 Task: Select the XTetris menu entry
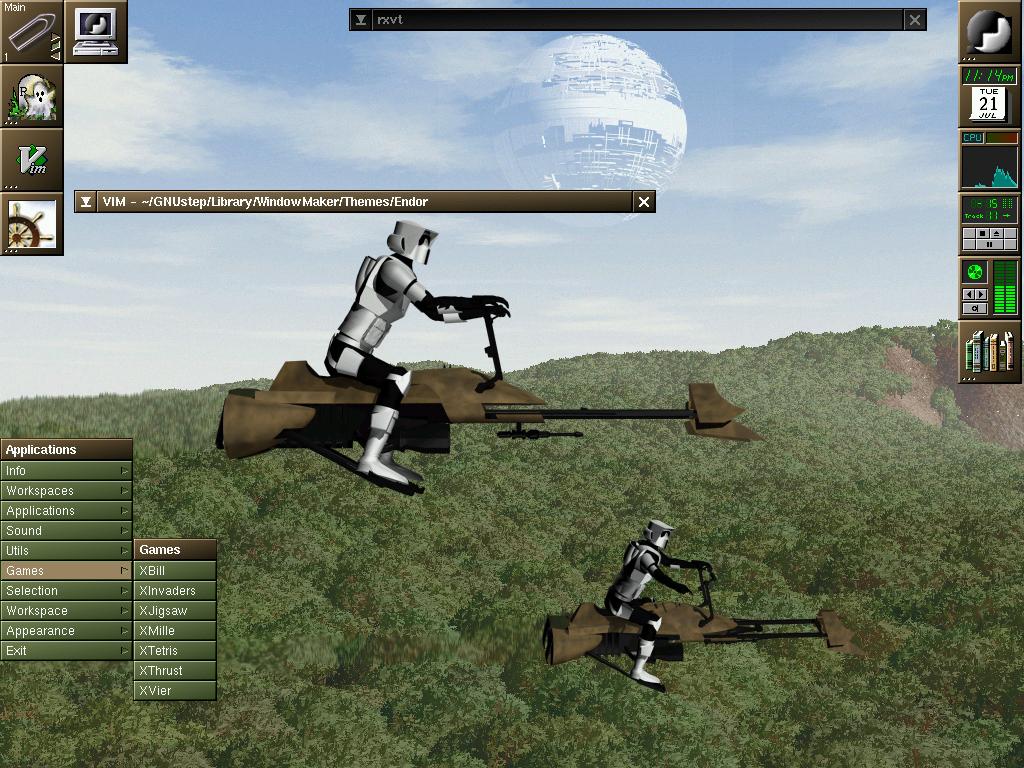pos(175,651)
